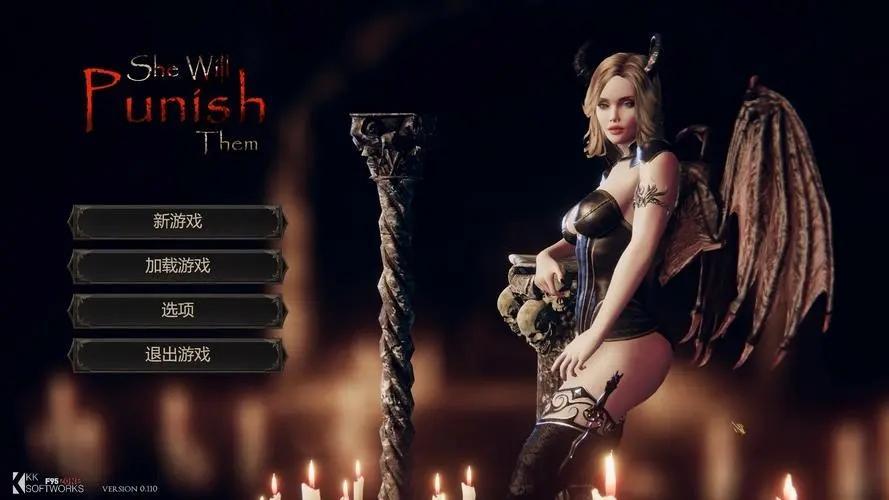Open the 加载游戏 load game menu
The width and height of the screenshot is (889, 500).
click(x=177, y=266)
